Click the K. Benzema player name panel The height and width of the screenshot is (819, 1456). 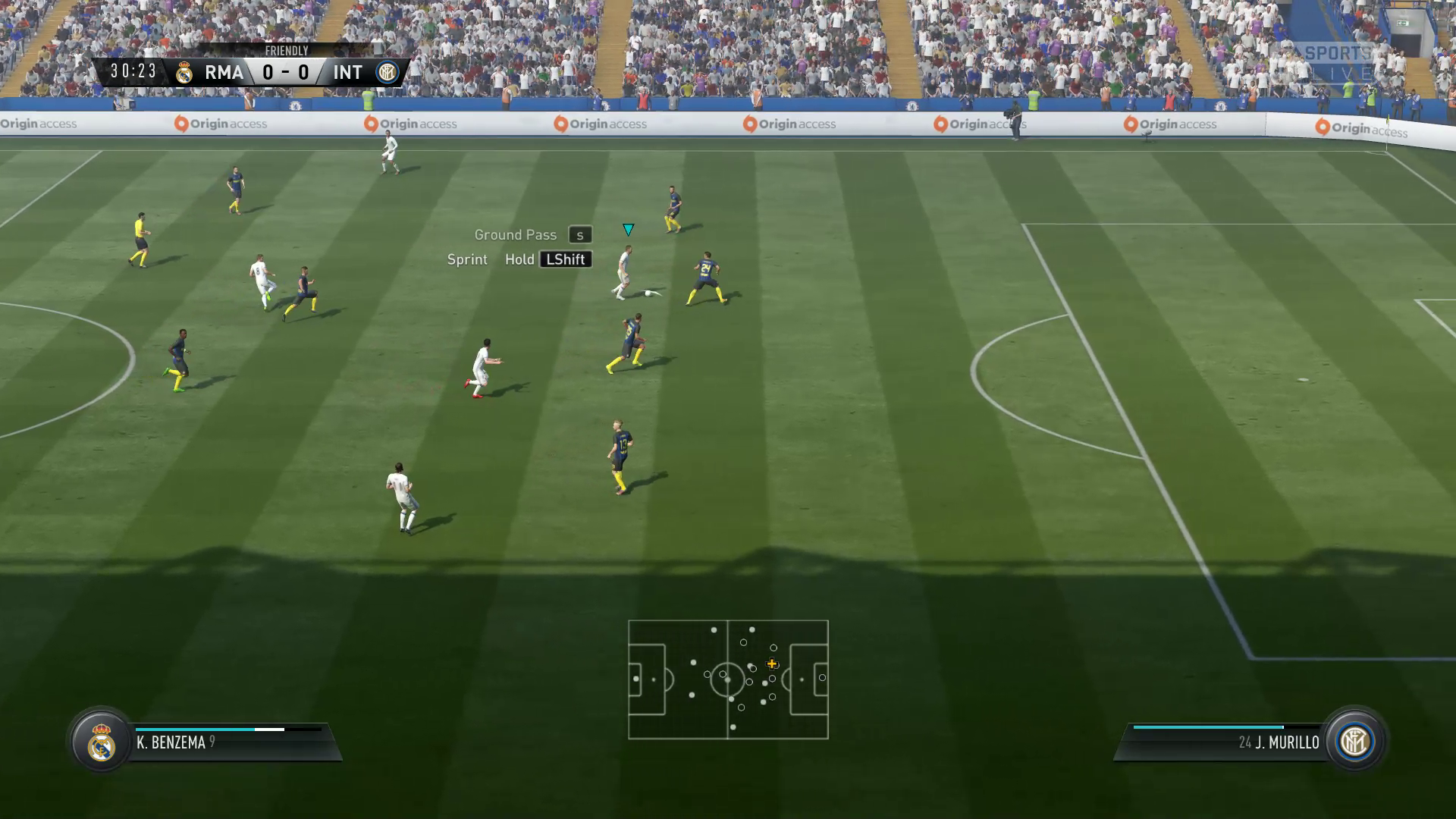(227, 742)
